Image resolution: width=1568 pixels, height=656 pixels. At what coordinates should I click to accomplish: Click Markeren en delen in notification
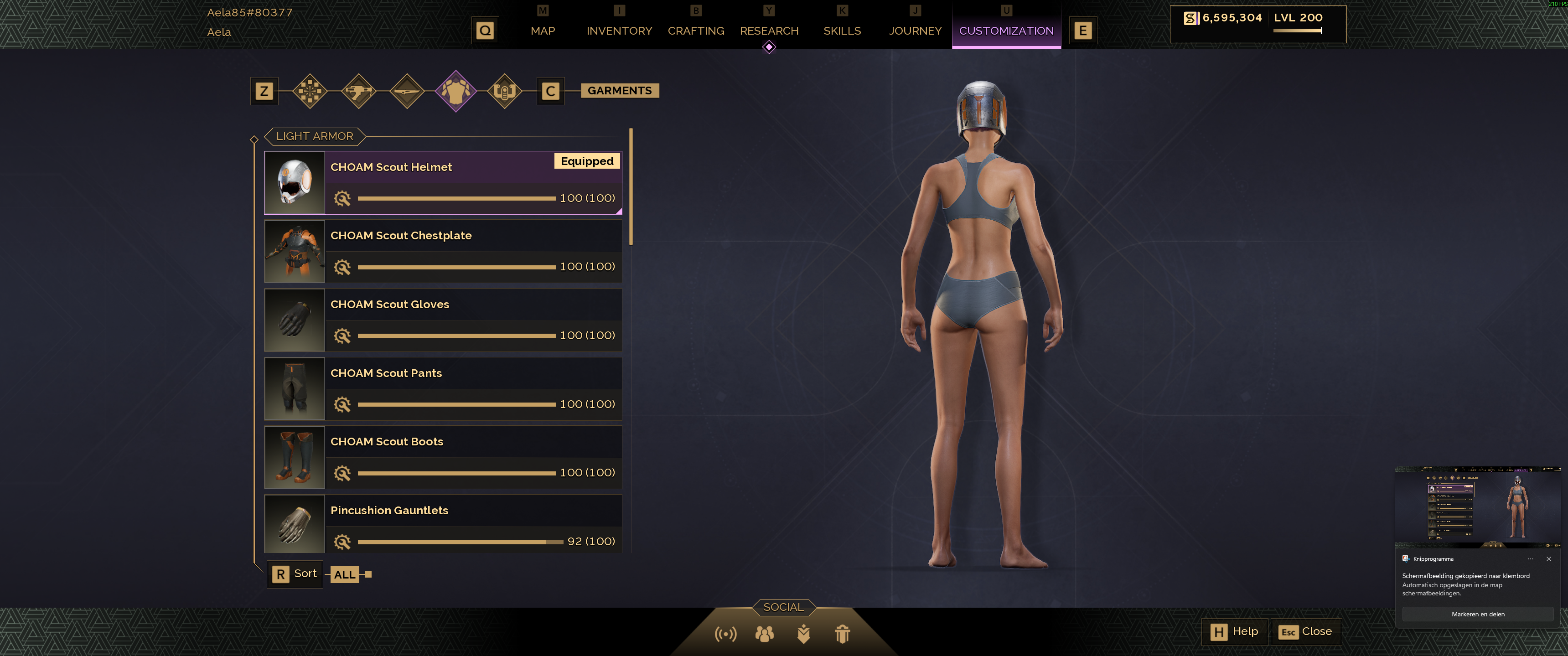(x=1477, y=614)
